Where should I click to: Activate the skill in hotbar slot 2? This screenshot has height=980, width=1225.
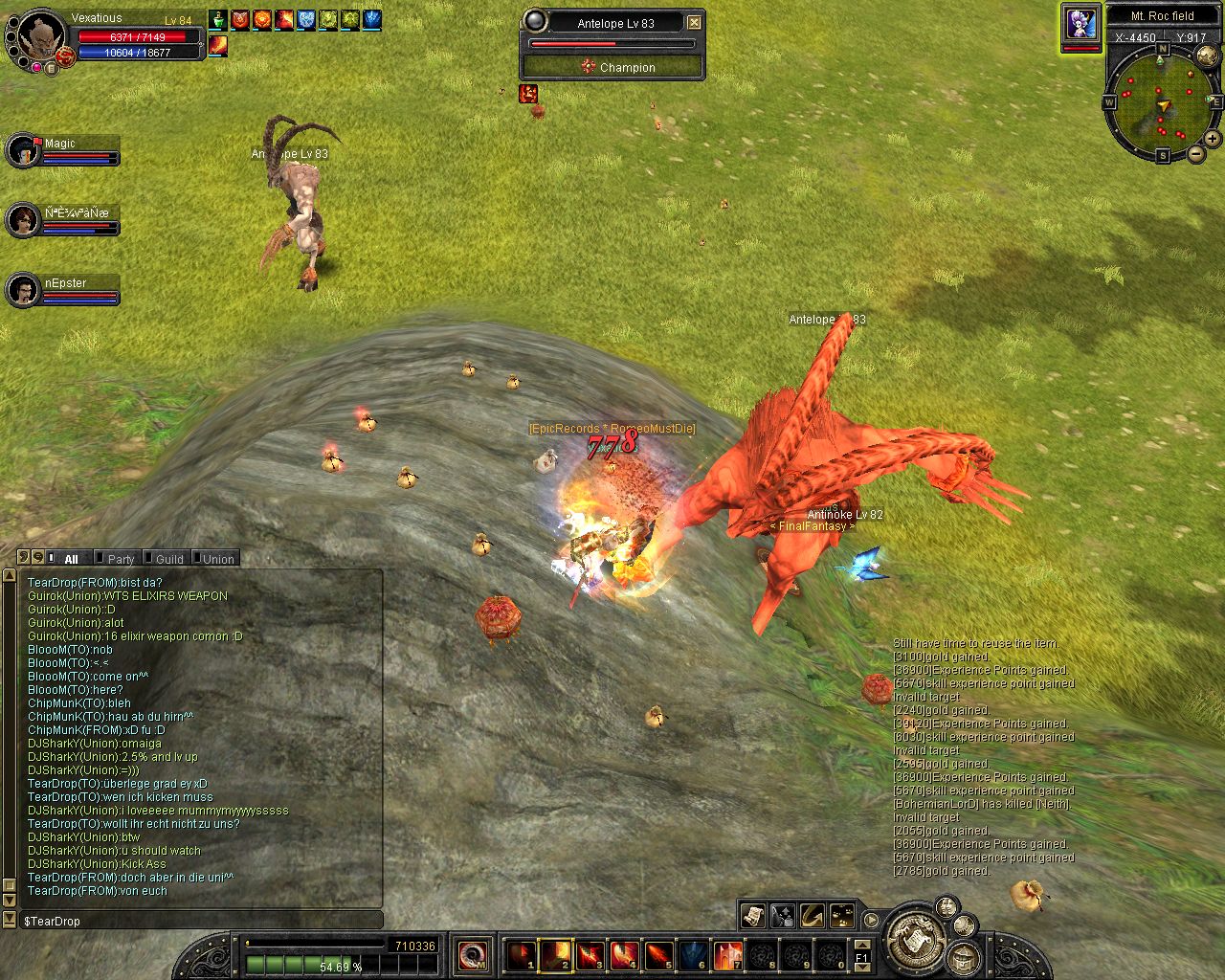[556, 955]
